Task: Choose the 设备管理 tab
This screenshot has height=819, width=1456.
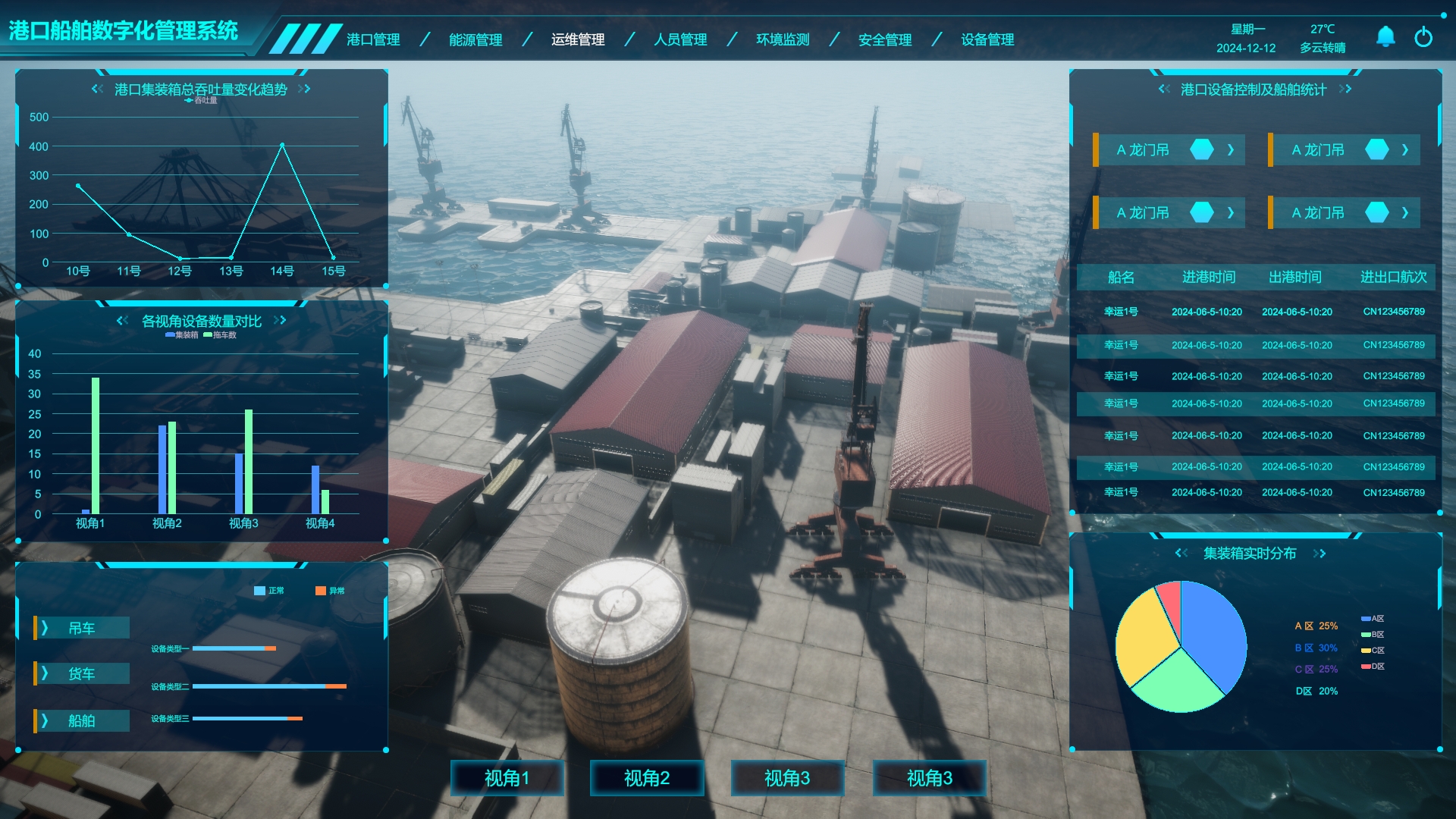Action: point(987,39)
